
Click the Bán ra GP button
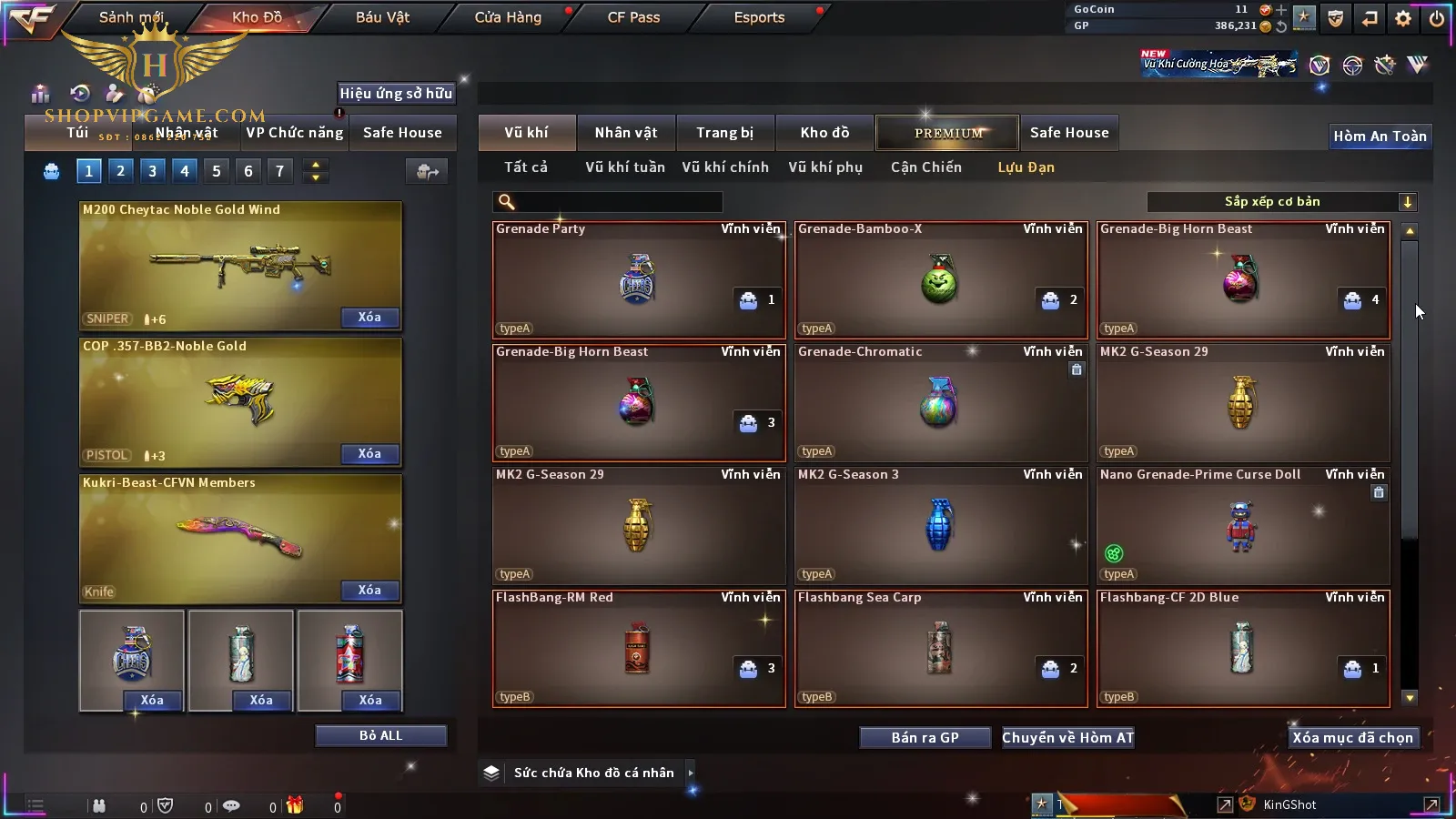925,738
